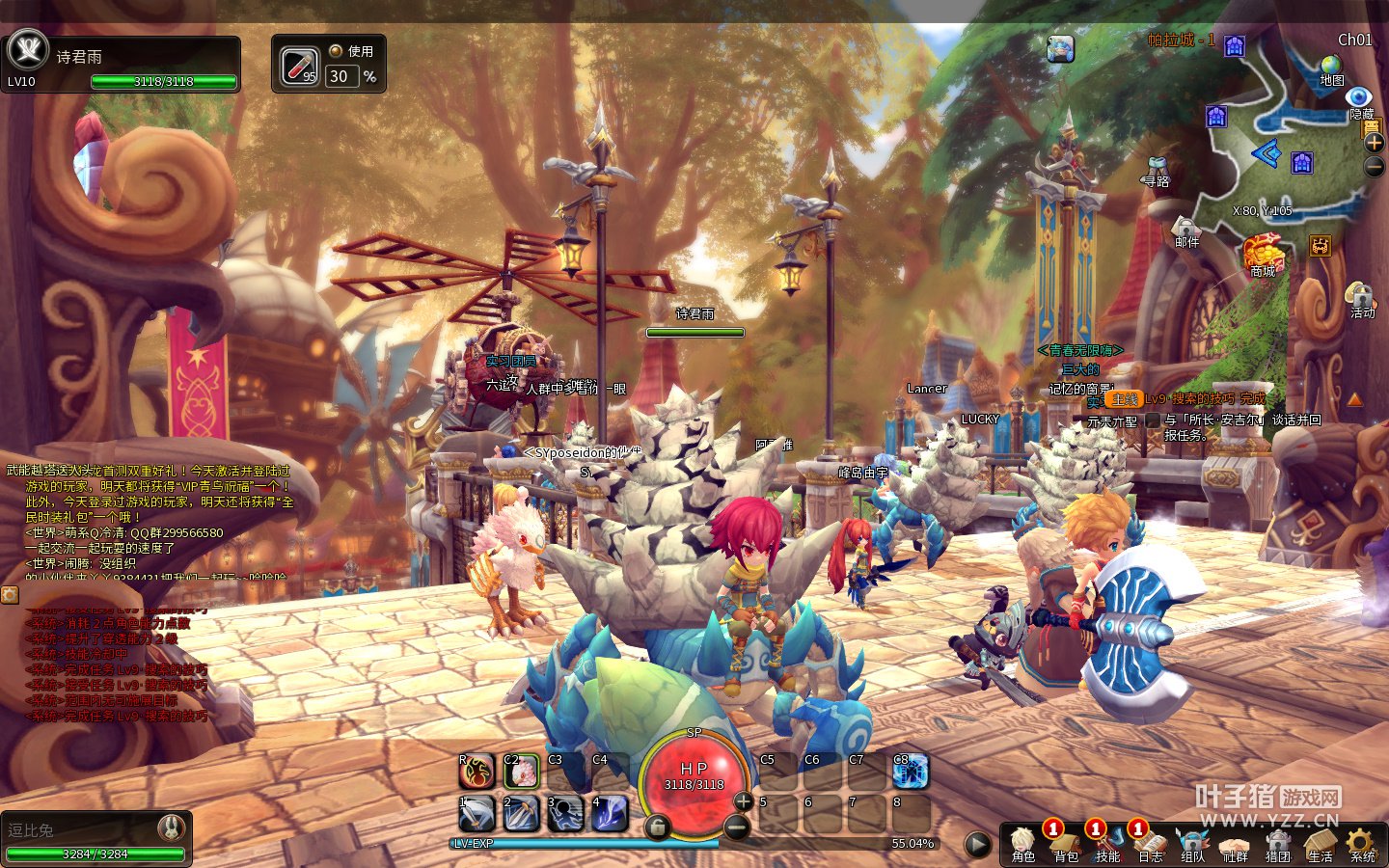Open the 系统 system settings gear
Image resolution: width=1389 pixels, height=868 pixels.
[x=1362, y=843]
